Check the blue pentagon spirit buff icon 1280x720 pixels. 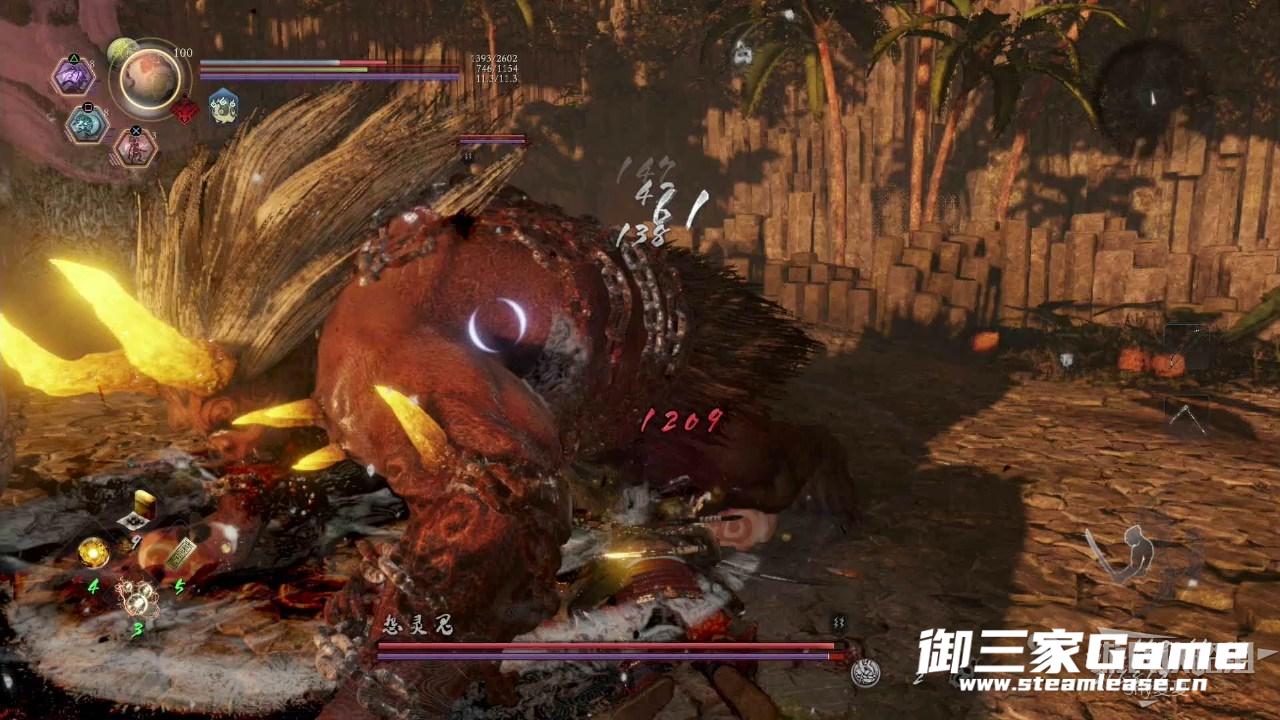click(x=223, y=106)
